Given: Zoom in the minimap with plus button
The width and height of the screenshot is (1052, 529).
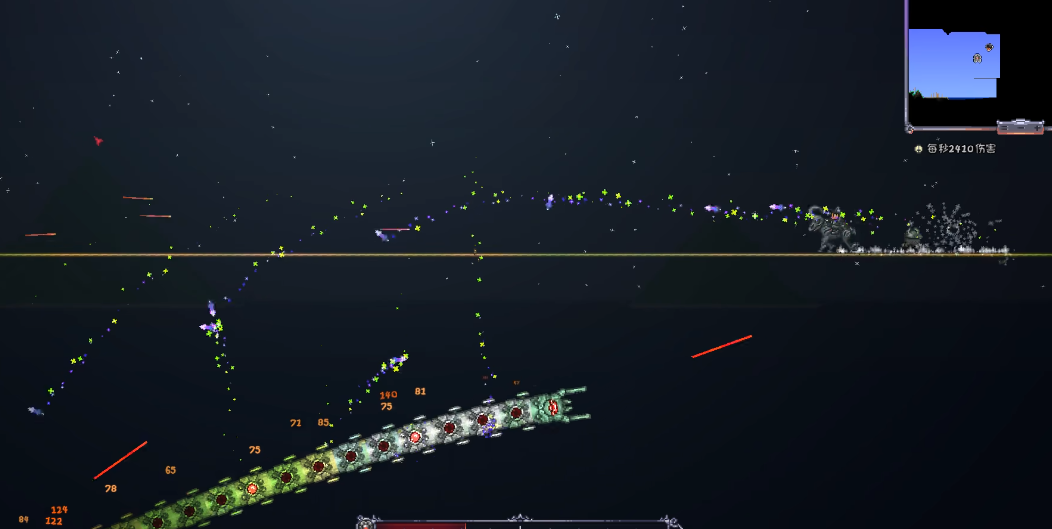Looking at the screenshot, I should [x=1037, y=128].
